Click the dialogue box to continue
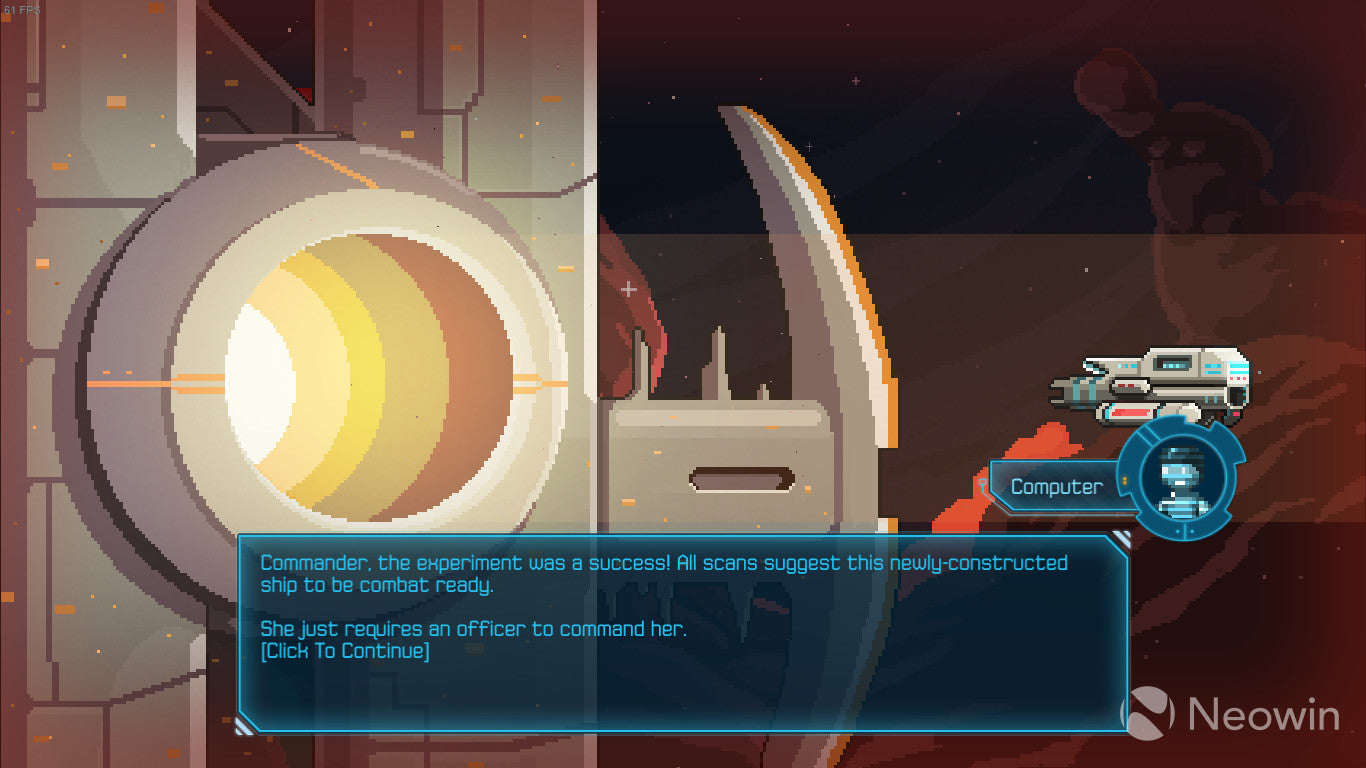This screenshot has height=768, width=1366. click(x=683, y=632)
